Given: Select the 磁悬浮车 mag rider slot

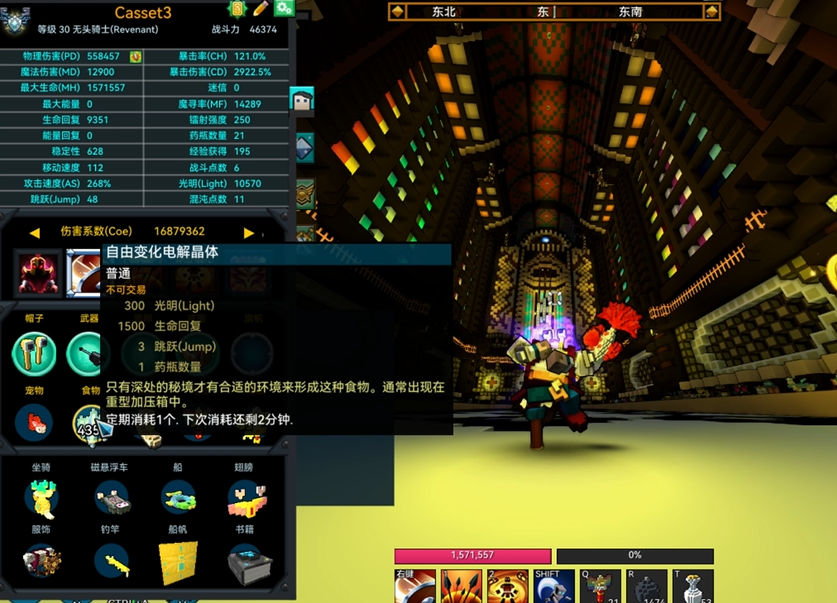Looking at the screenshot, I should click(x=110, y=498).
